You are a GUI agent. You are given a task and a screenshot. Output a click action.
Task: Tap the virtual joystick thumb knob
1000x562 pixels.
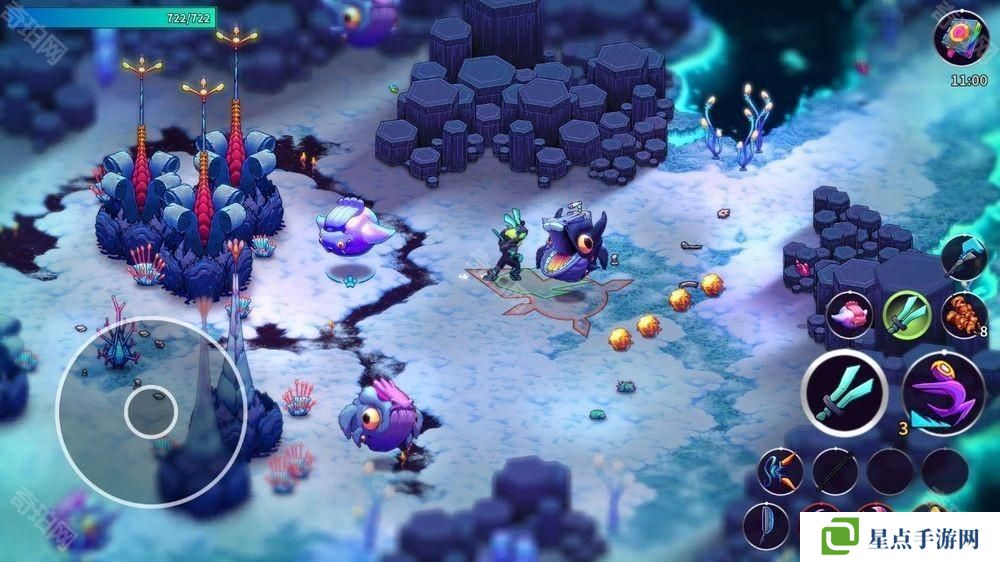151,409
